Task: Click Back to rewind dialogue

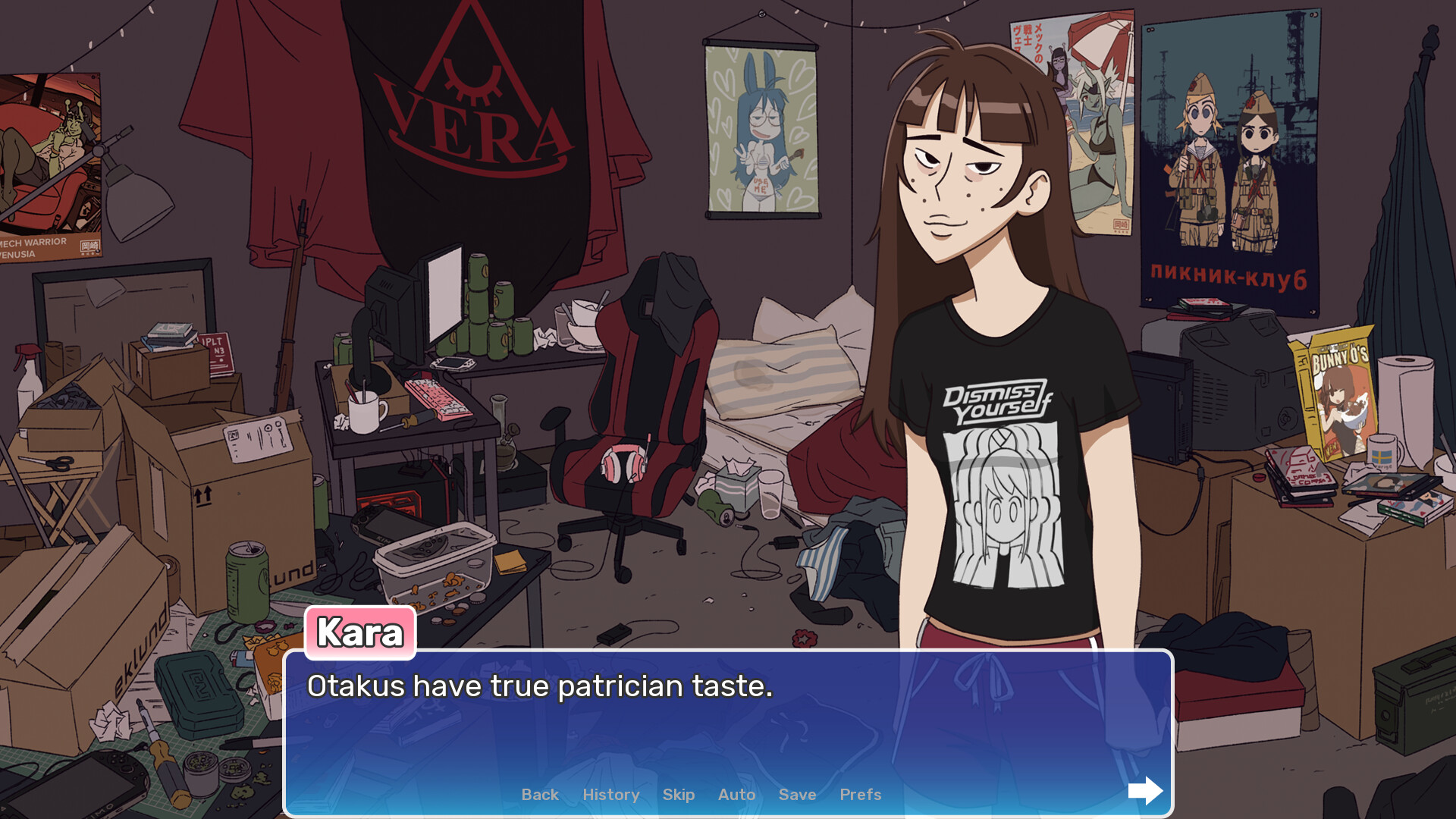Action: point(539,794)
